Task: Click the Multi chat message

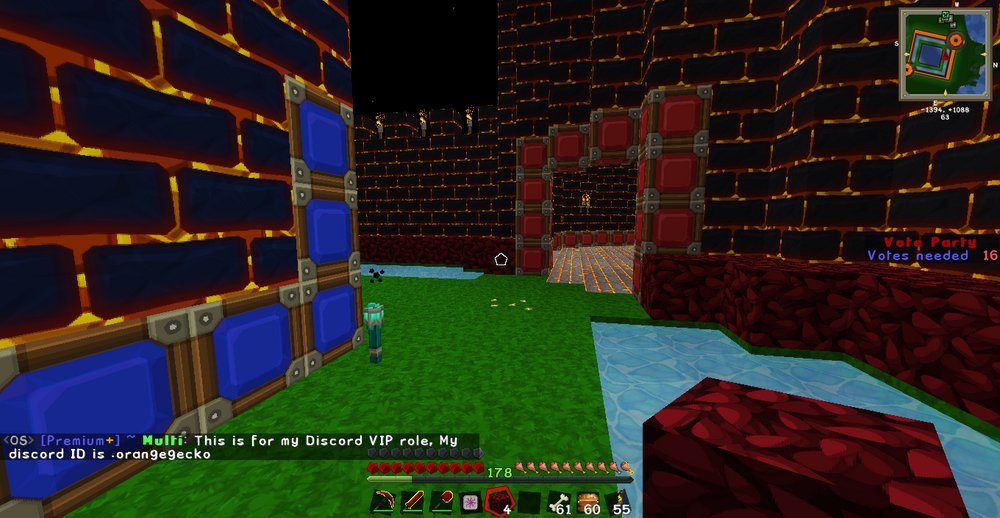Action: pyautogui.click(x=240, y=446)
